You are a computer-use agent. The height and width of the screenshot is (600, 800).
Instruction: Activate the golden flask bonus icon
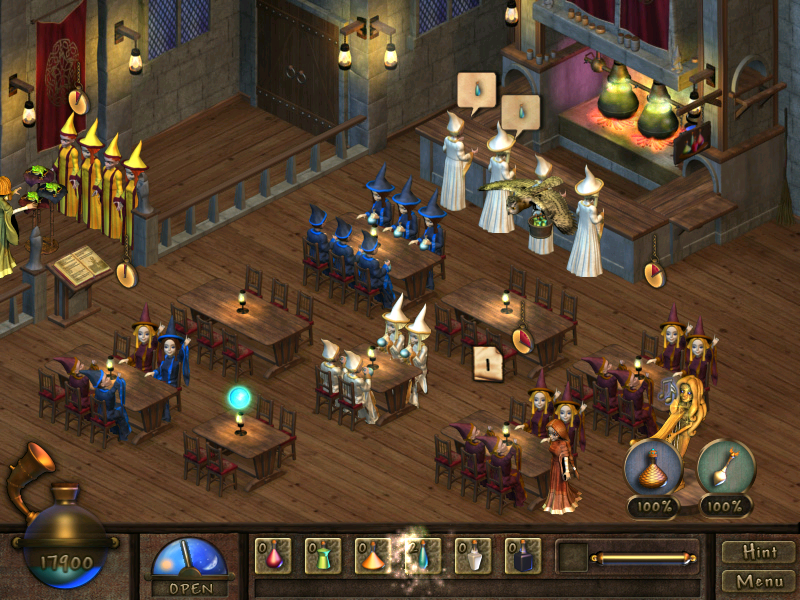coord(653,466)
